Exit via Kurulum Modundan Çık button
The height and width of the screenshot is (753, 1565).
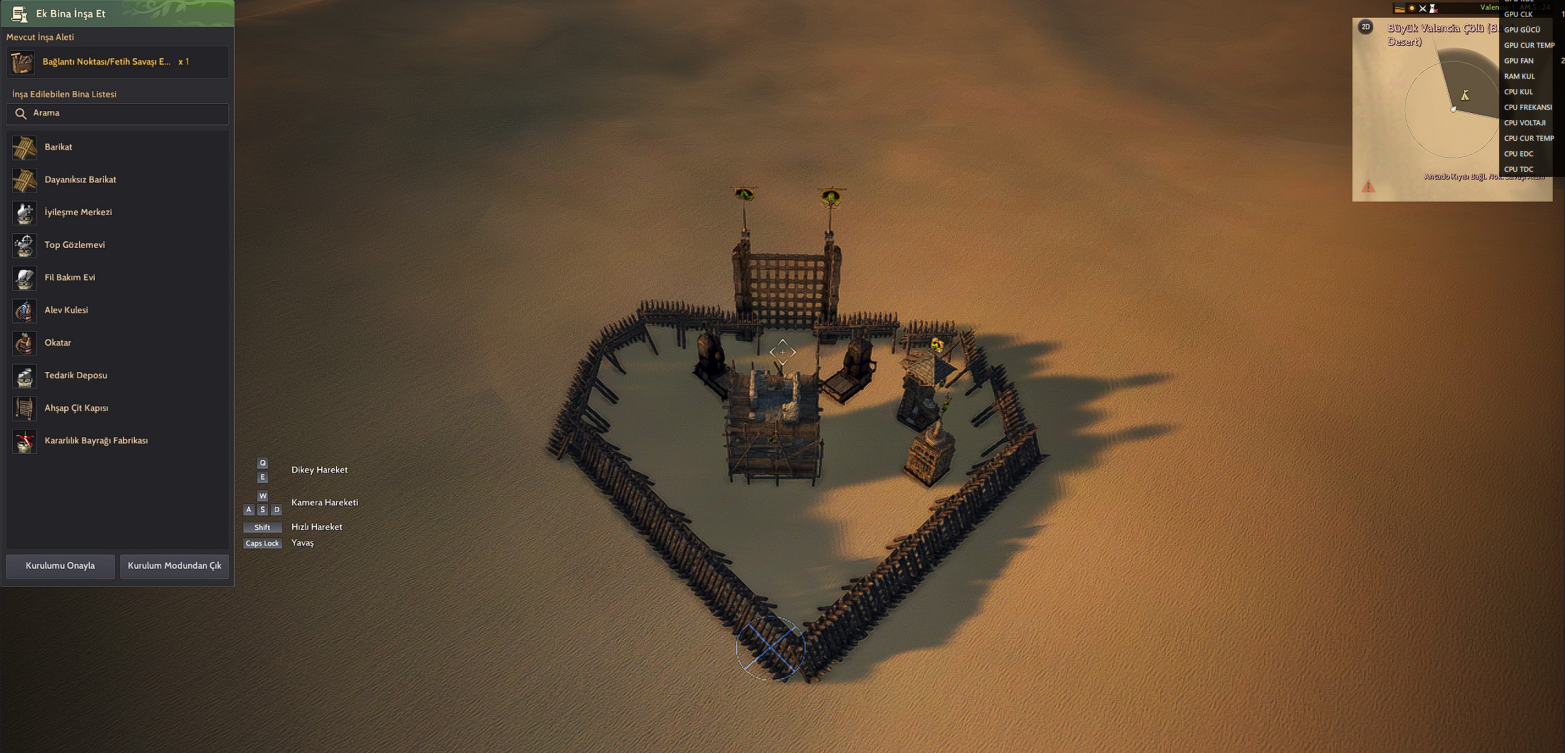tap(174, 566)
